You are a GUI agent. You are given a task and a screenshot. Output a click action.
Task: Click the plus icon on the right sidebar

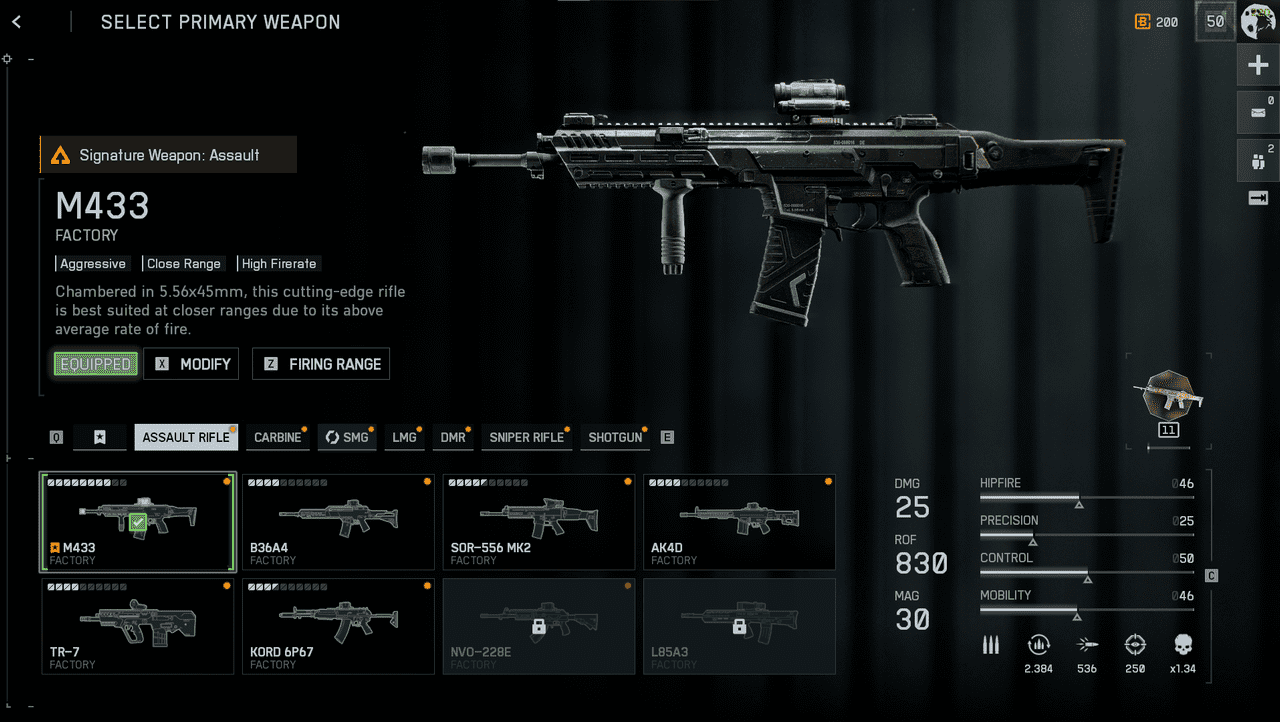pyautogui.click(x=1258, y=64)
